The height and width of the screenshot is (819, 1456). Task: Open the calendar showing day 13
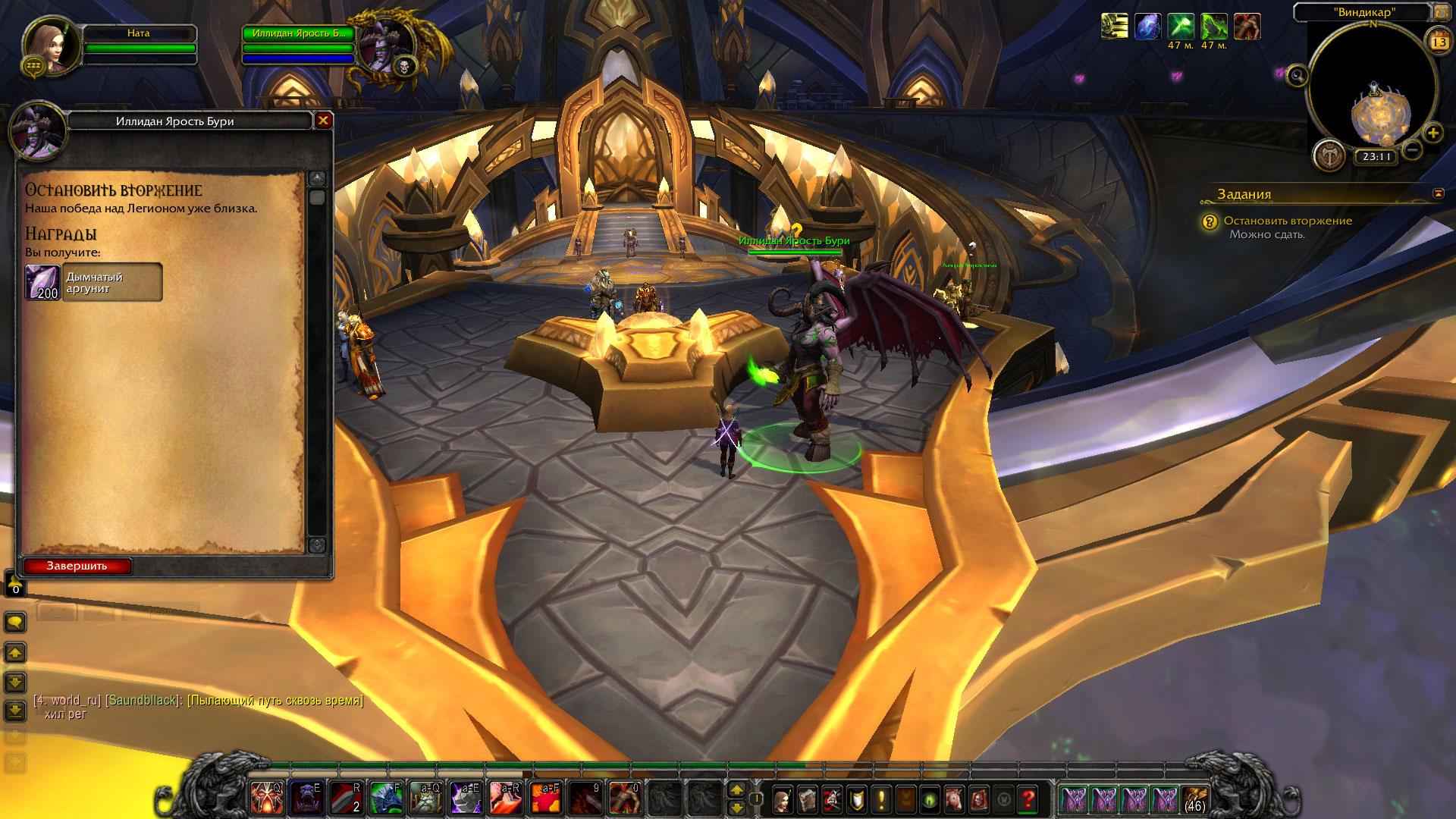pos(1439,42)
